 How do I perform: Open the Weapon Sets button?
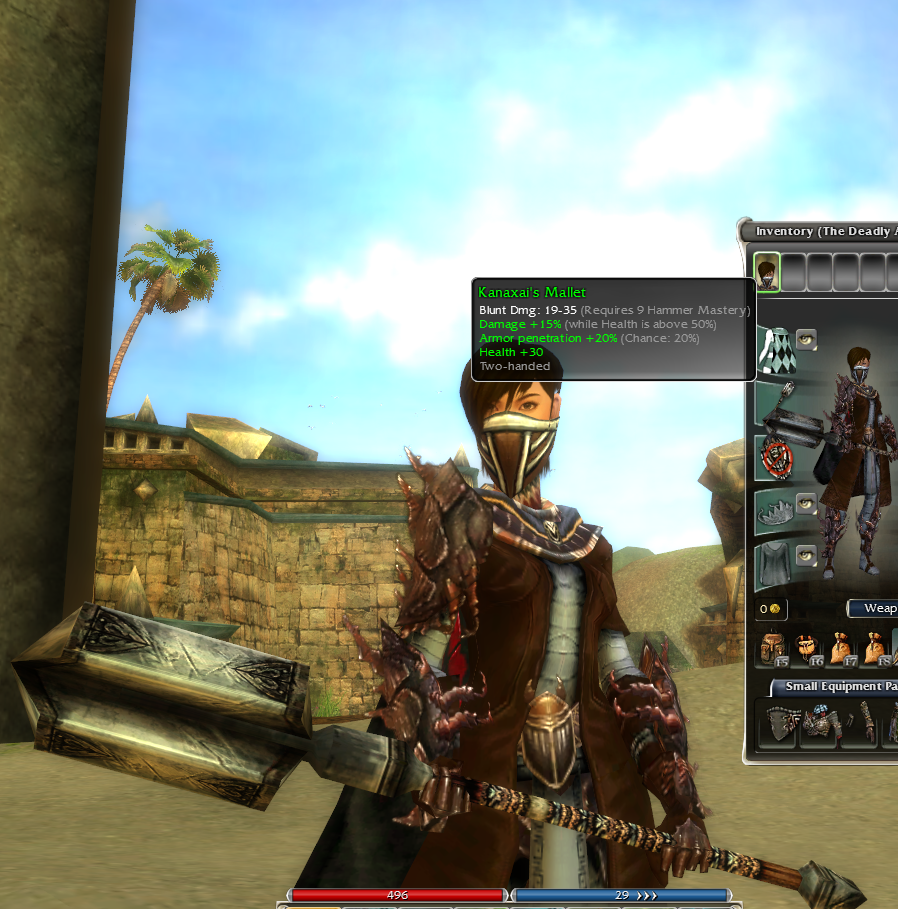(873, 608)
